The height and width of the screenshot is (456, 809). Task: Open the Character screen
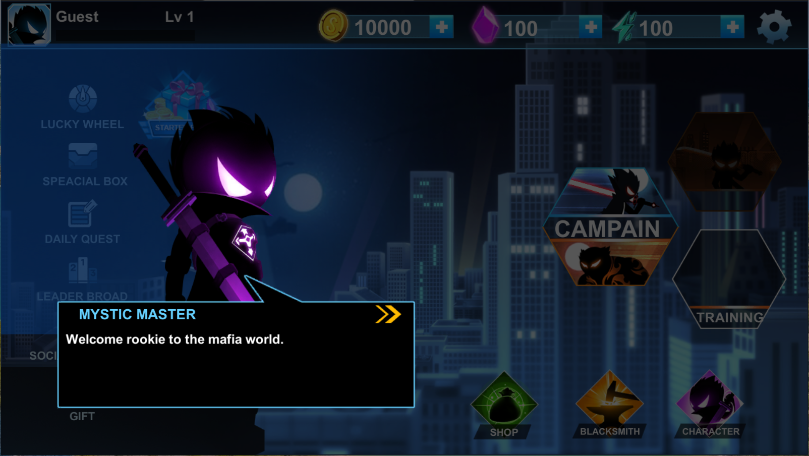coord(711,407)
